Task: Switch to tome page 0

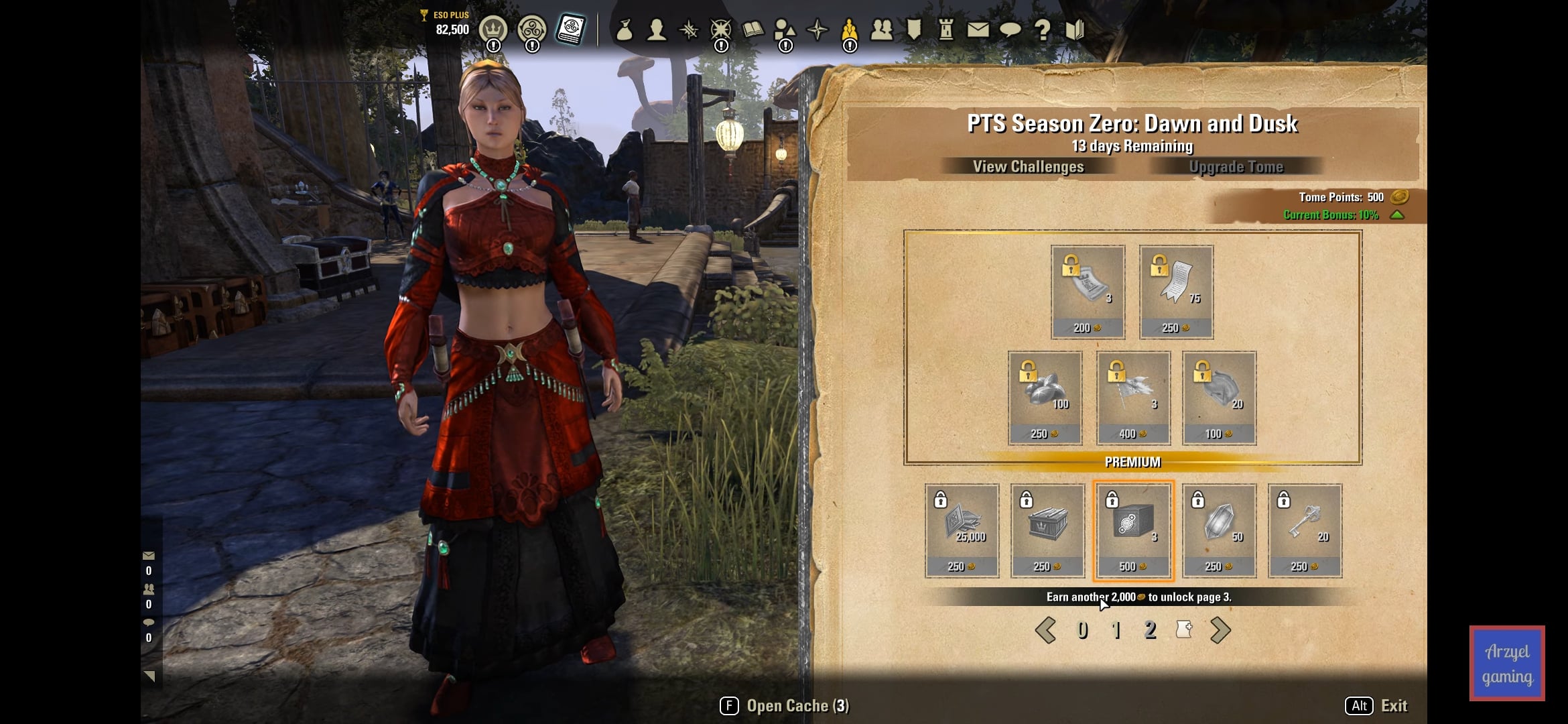Action: (1082, 630)
